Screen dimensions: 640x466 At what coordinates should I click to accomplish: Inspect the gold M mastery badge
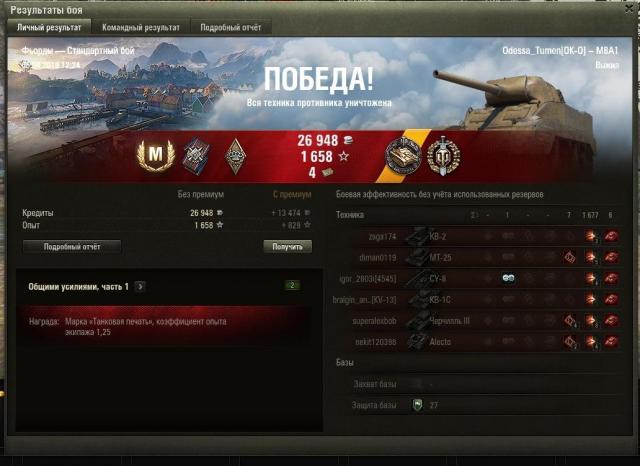tap(155, 153)
